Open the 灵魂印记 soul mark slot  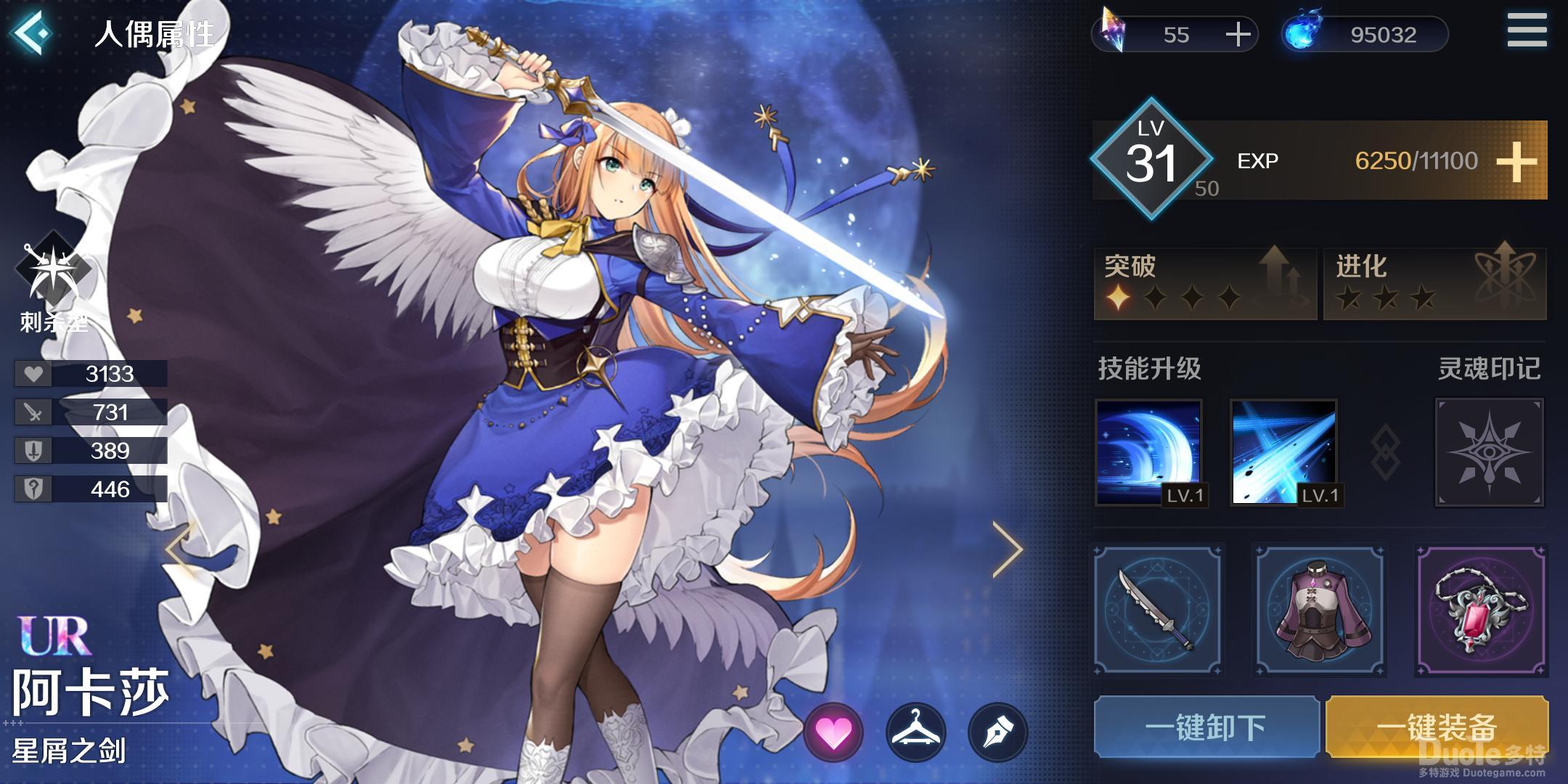(1489, 452)
